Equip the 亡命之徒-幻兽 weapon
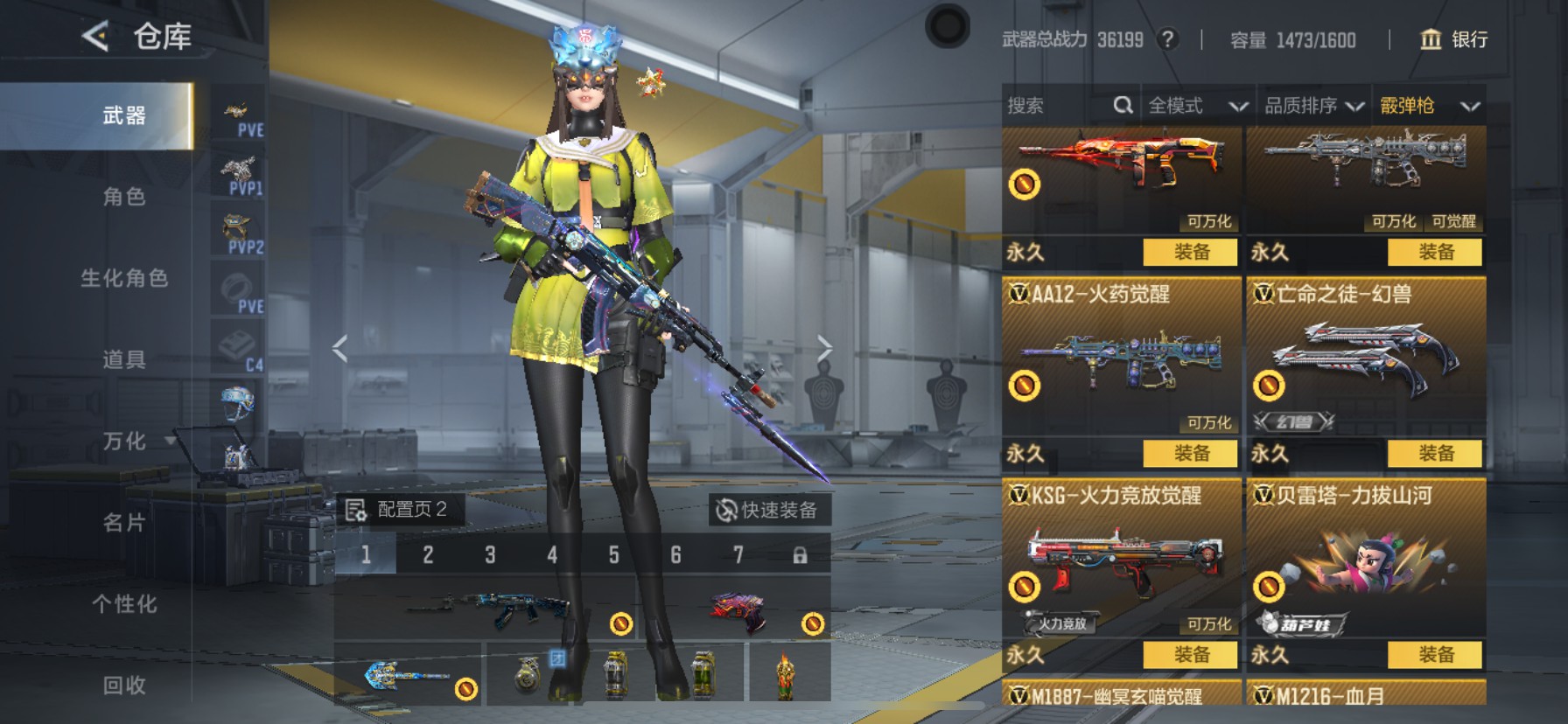The height and width of the screenshot is (724, 1568). [1435, 454]
